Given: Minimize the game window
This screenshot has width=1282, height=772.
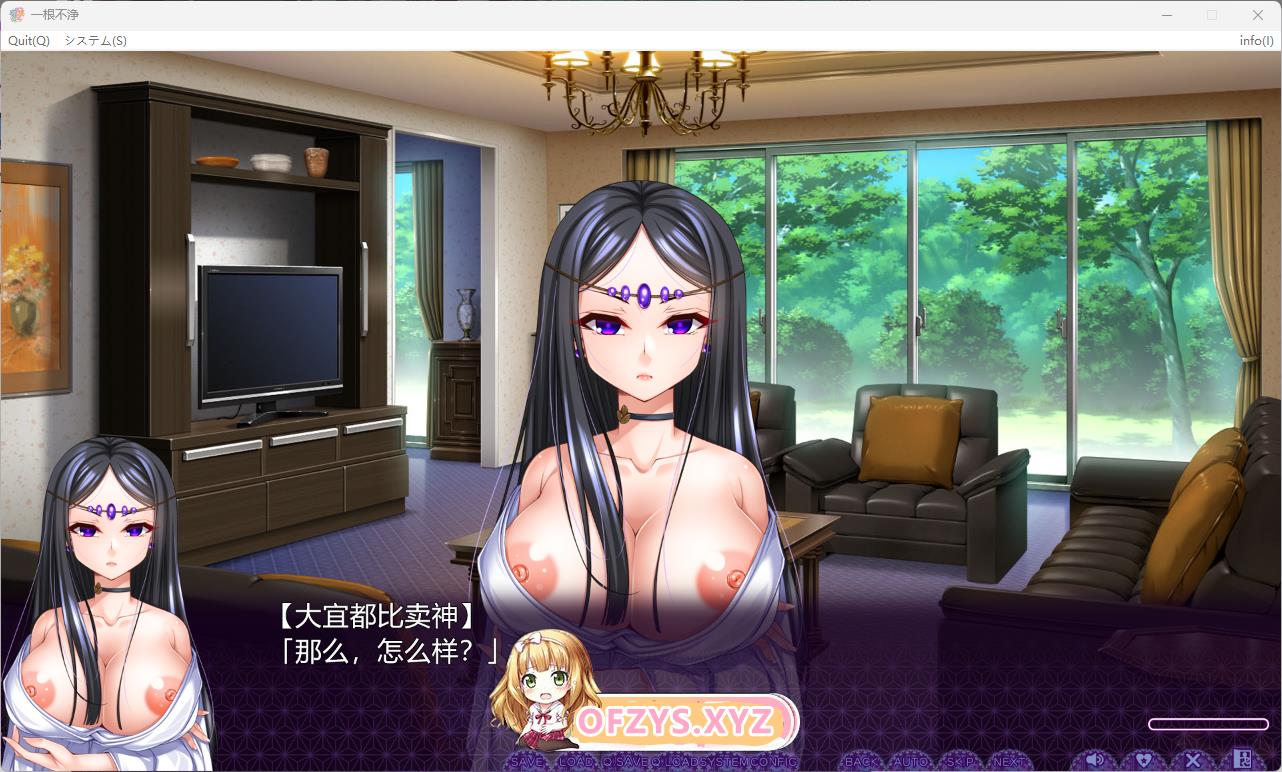Looking at the screenshot, I should (1166, 15).
